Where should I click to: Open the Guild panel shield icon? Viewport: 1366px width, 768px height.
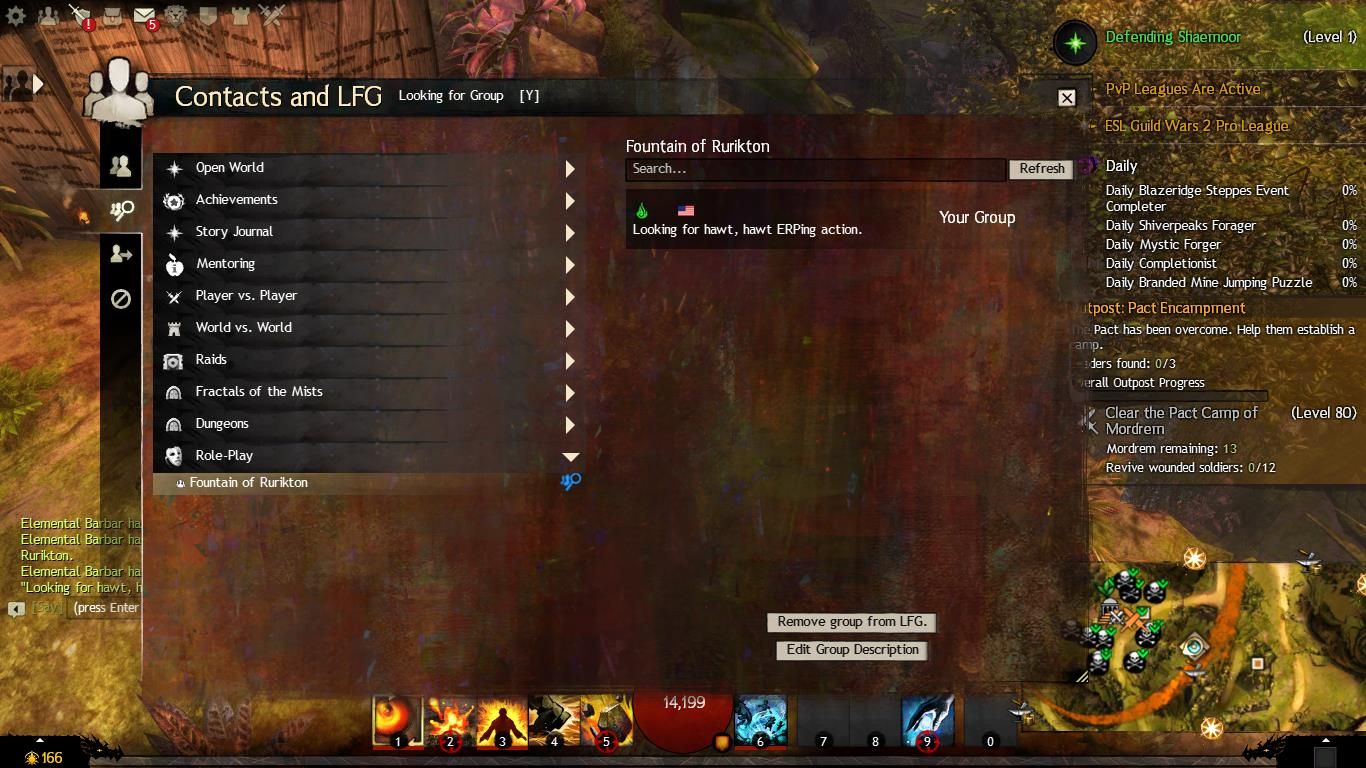[x=208, y=14]
